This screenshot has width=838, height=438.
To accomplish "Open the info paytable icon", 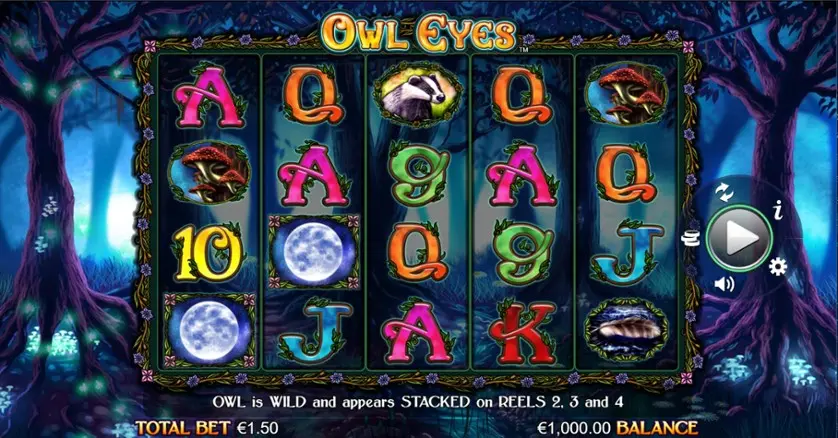I will coord(778,210).
